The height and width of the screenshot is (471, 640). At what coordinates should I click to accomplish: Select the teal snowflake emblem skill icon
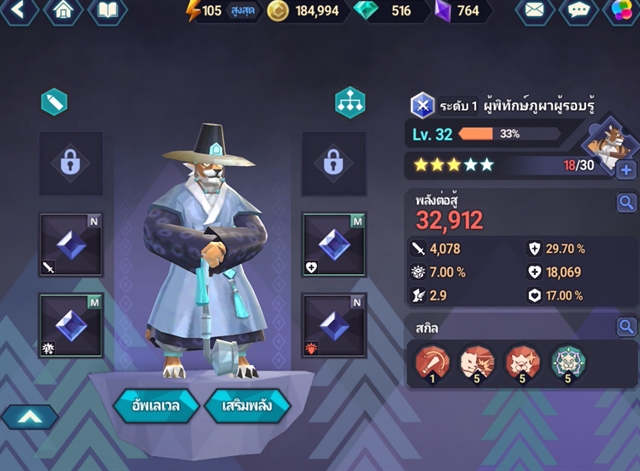click(x=568, y=364)
